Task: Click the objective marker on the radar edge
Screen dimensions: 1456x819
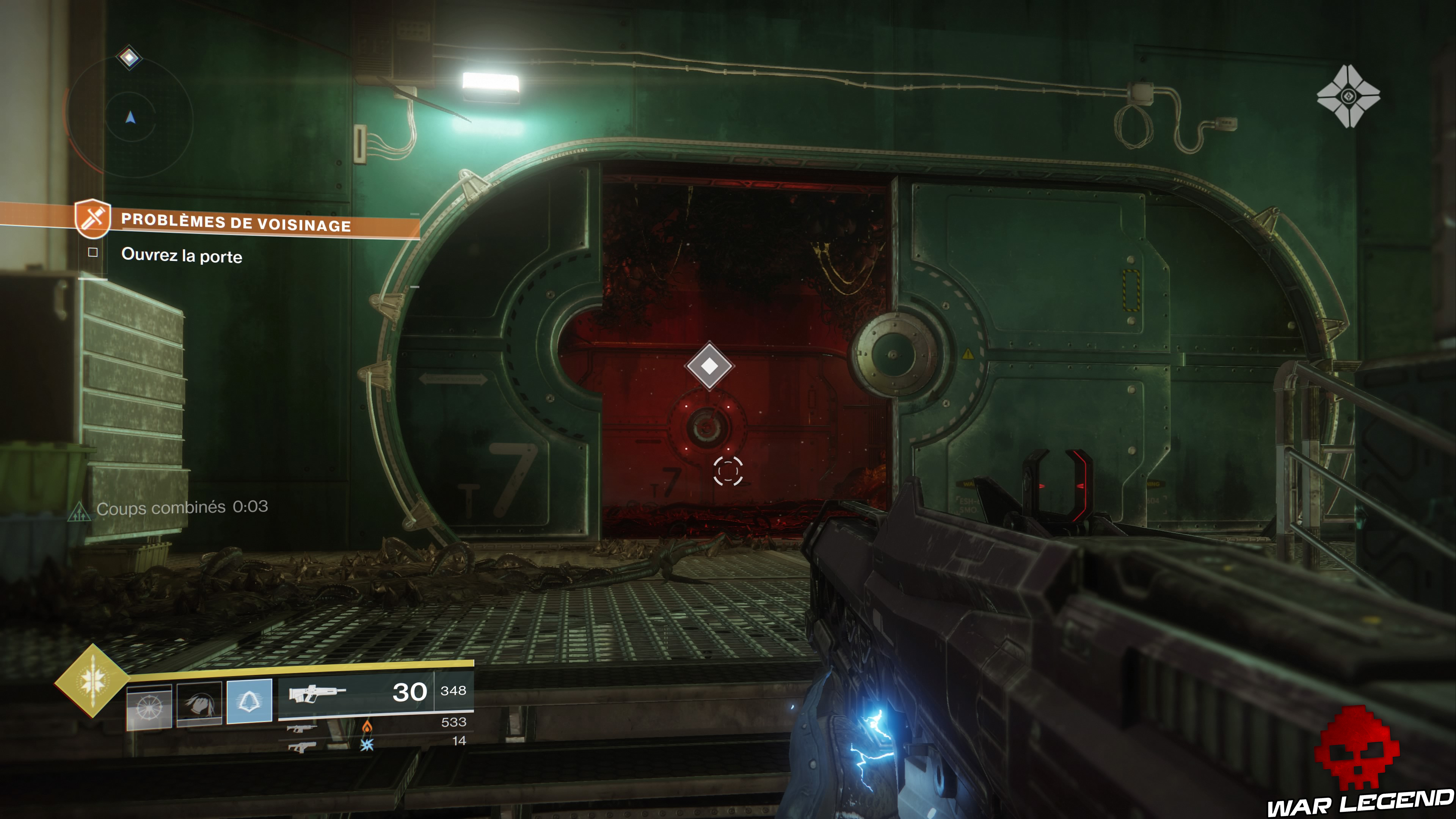Action: [x=129, y=58]
